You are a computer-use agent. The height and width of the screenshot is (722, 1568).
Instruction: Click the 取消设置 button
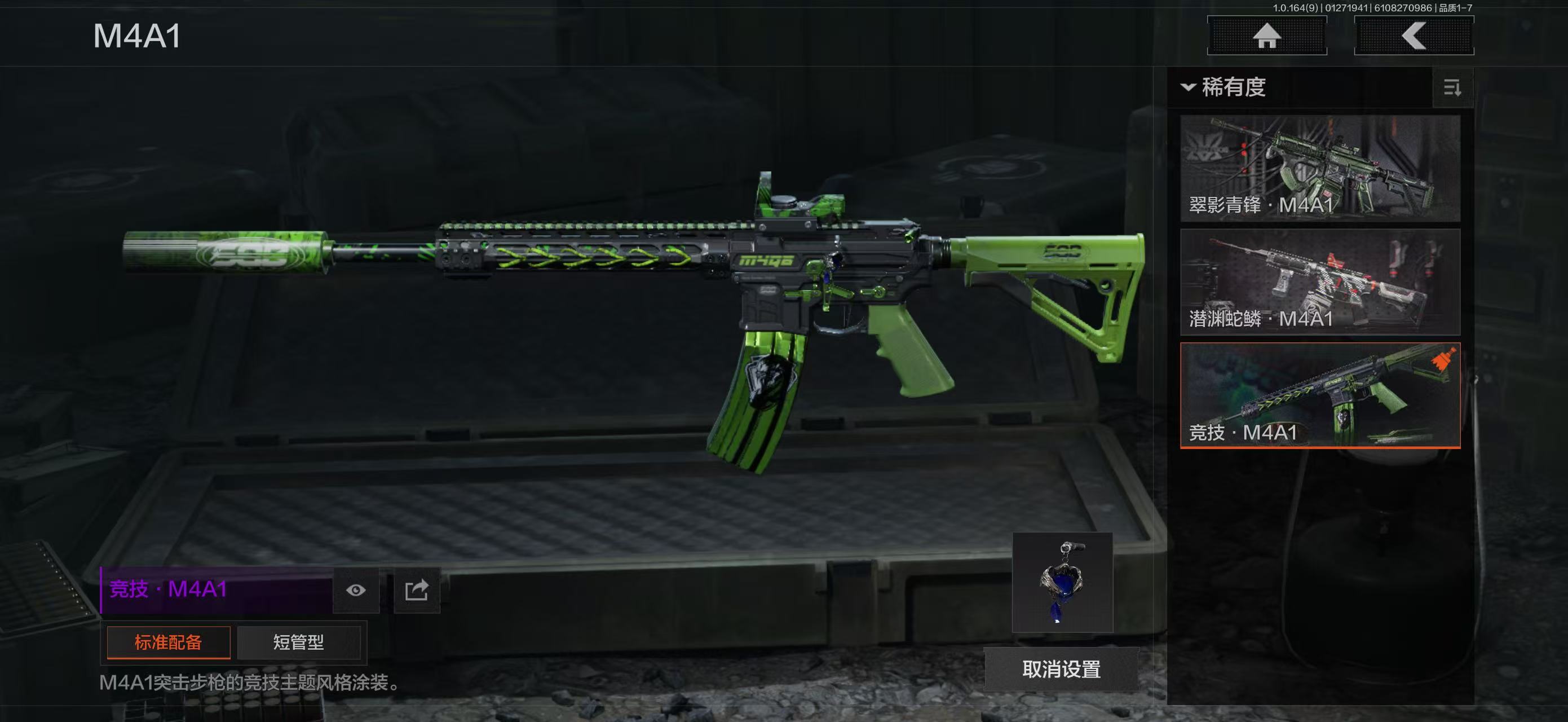tap(1061, 669)
